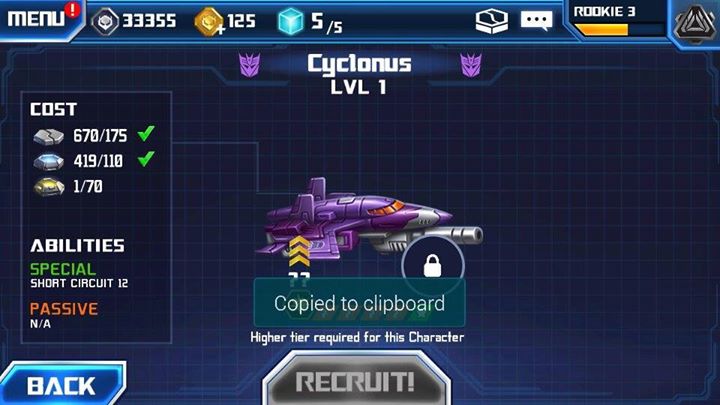Tap the padlock icon on Cyclonus
The height and width of the screenshot is (405, 720).
click(x=433, y=265)
